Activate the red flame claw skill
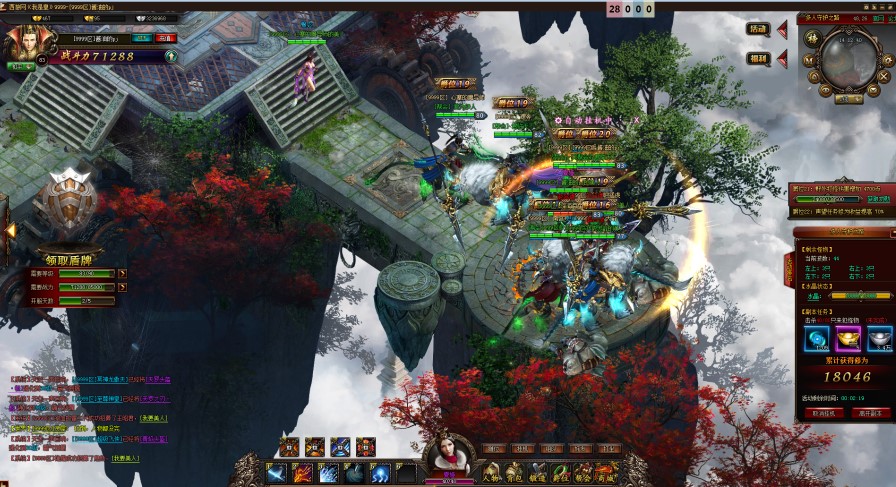 [x=301, y=472]
